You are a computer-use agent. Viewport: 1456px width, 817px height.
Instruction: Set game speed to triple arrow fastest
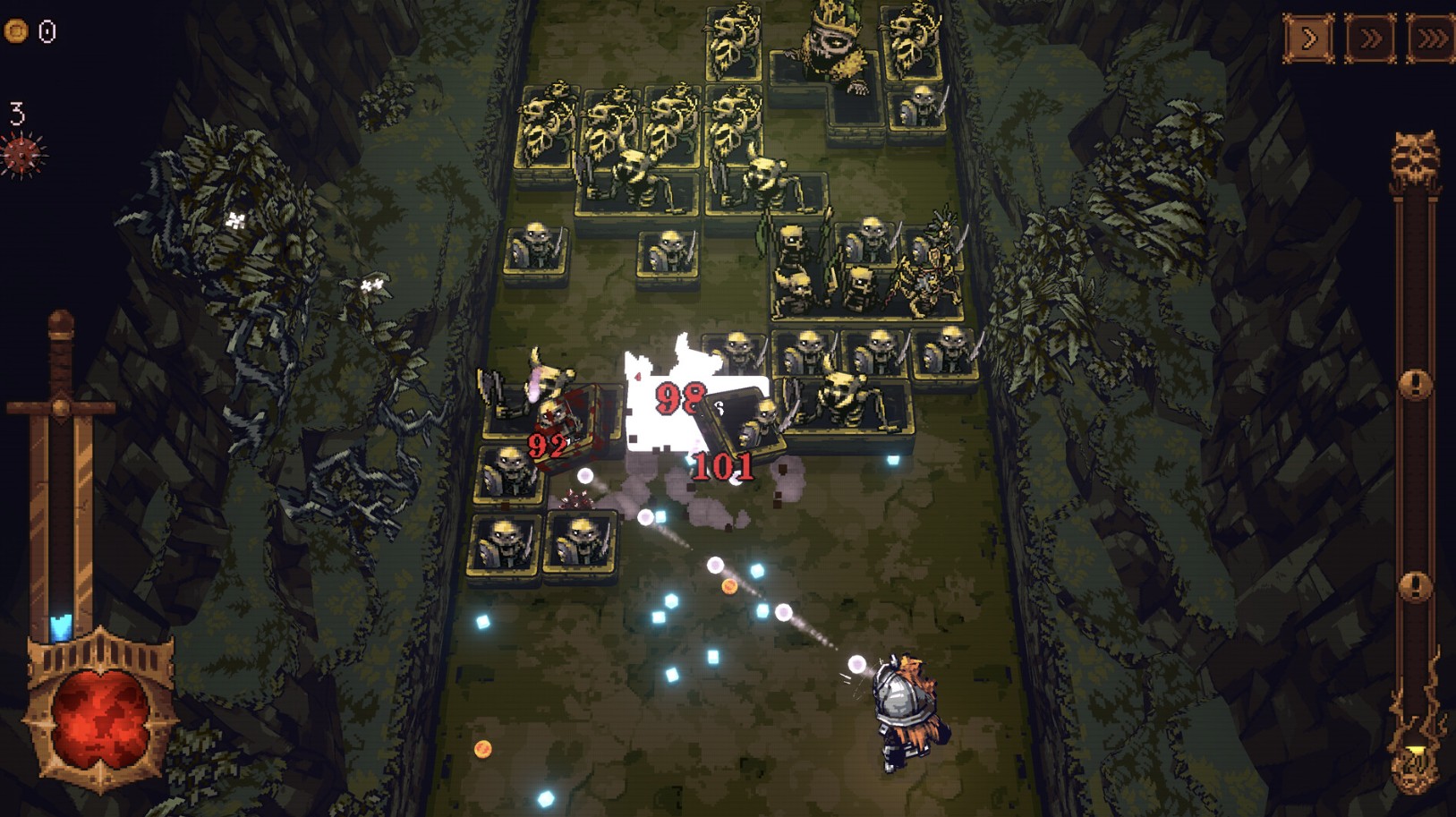click(x=1430, y=39)
